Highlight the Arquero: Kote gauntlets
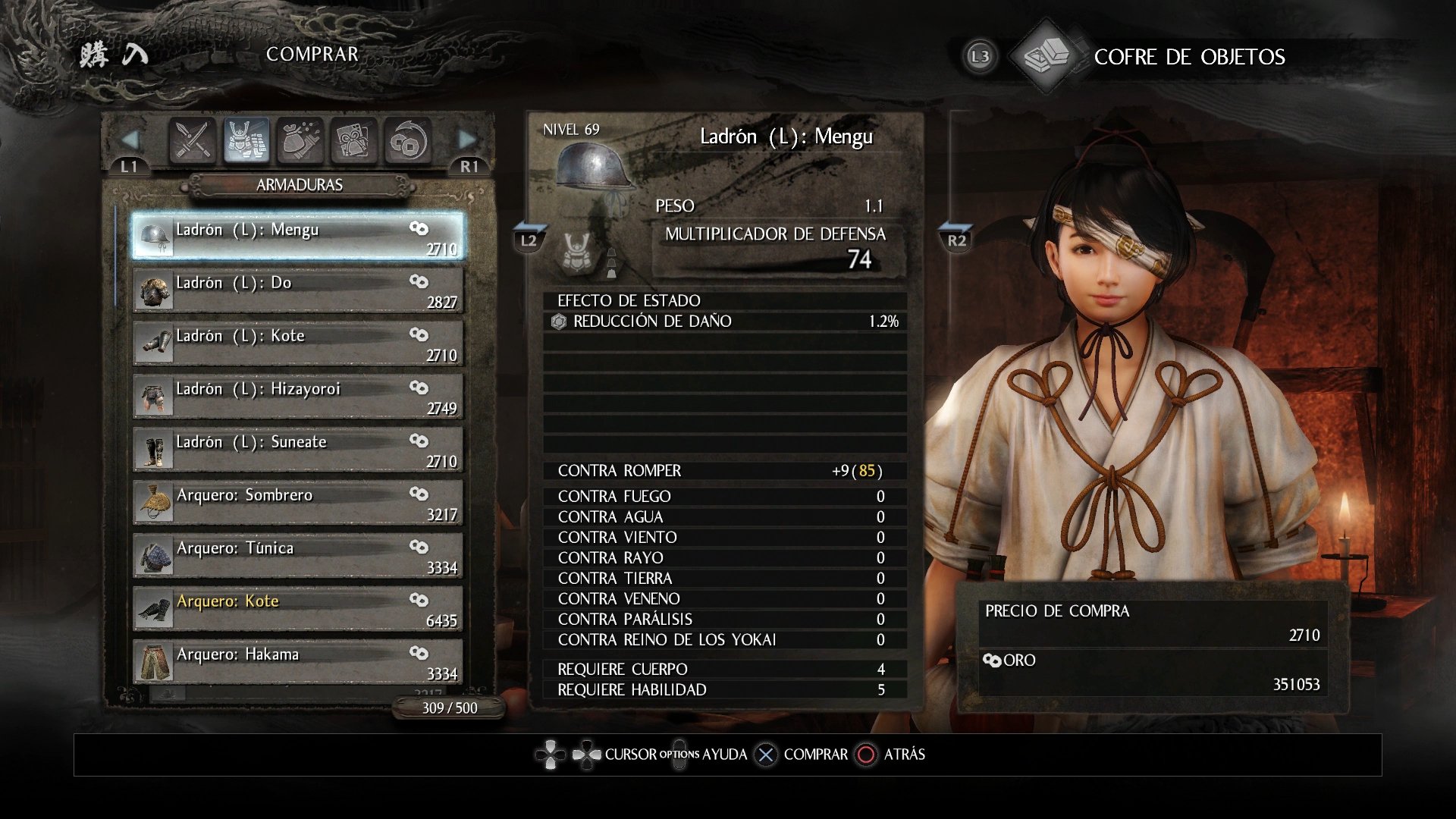The width and height of the screenshot is (1456, 819). click(x=297, y=609)
